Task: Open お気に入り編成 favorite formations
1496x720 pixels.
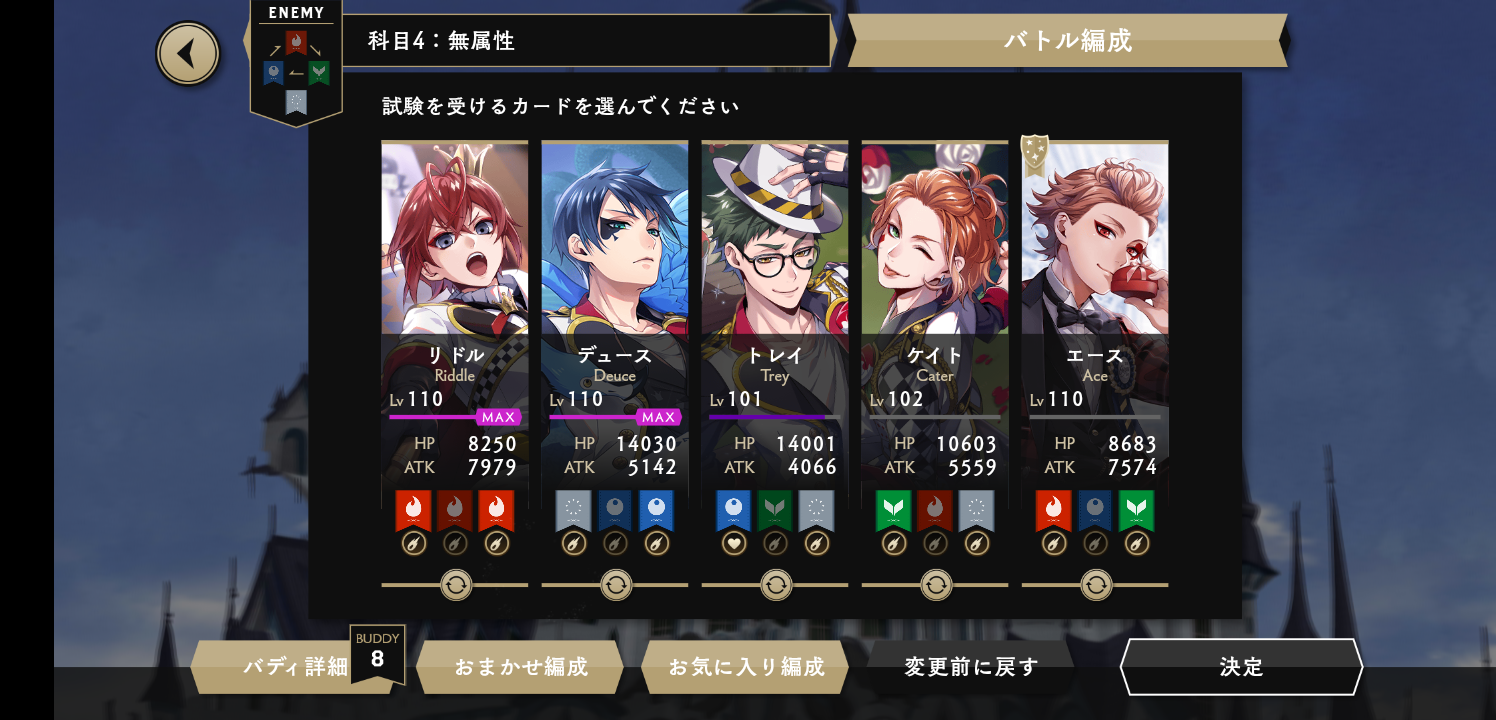Action: [745, 667]
